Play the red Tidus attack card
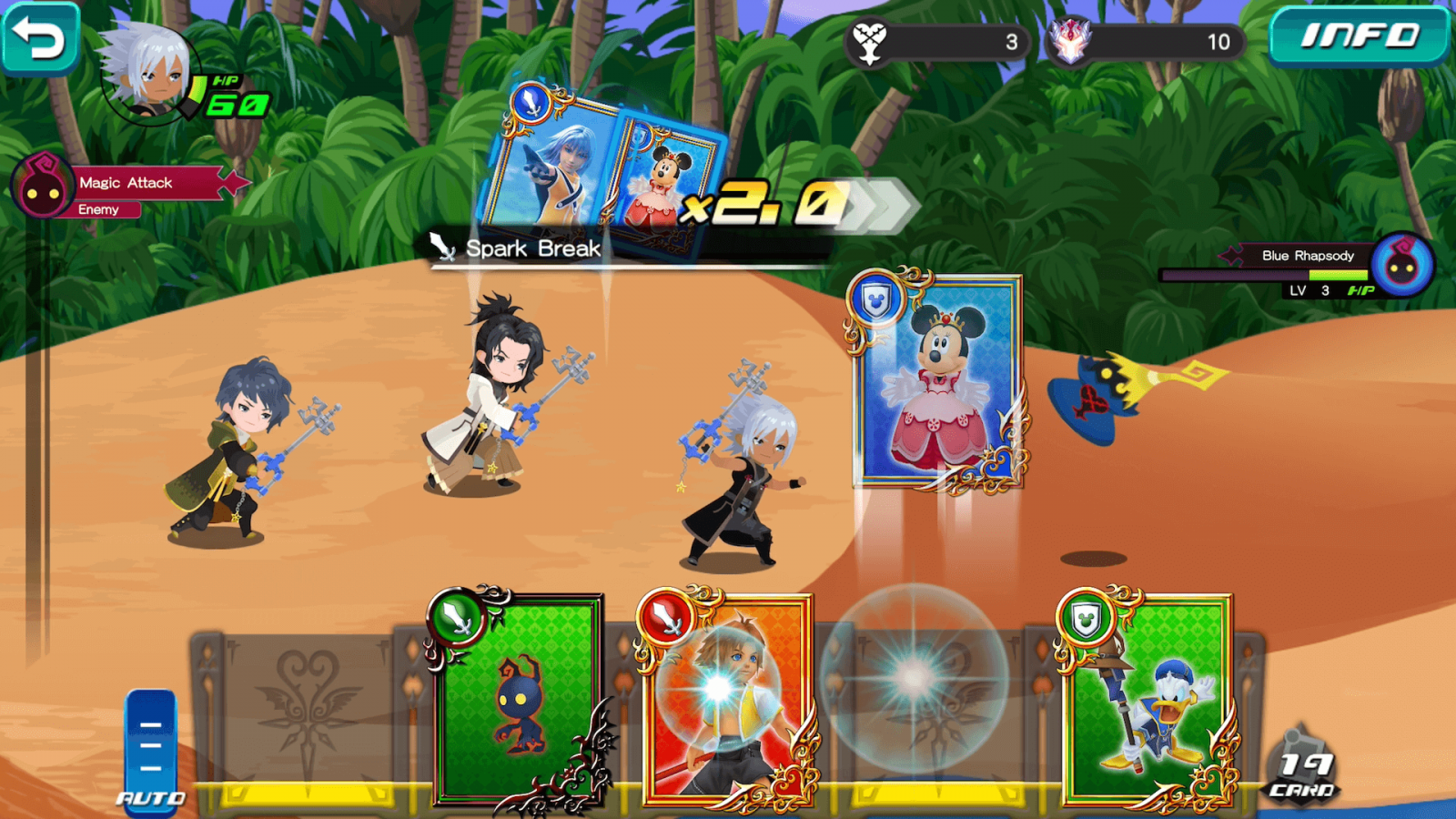 (726, 701)
